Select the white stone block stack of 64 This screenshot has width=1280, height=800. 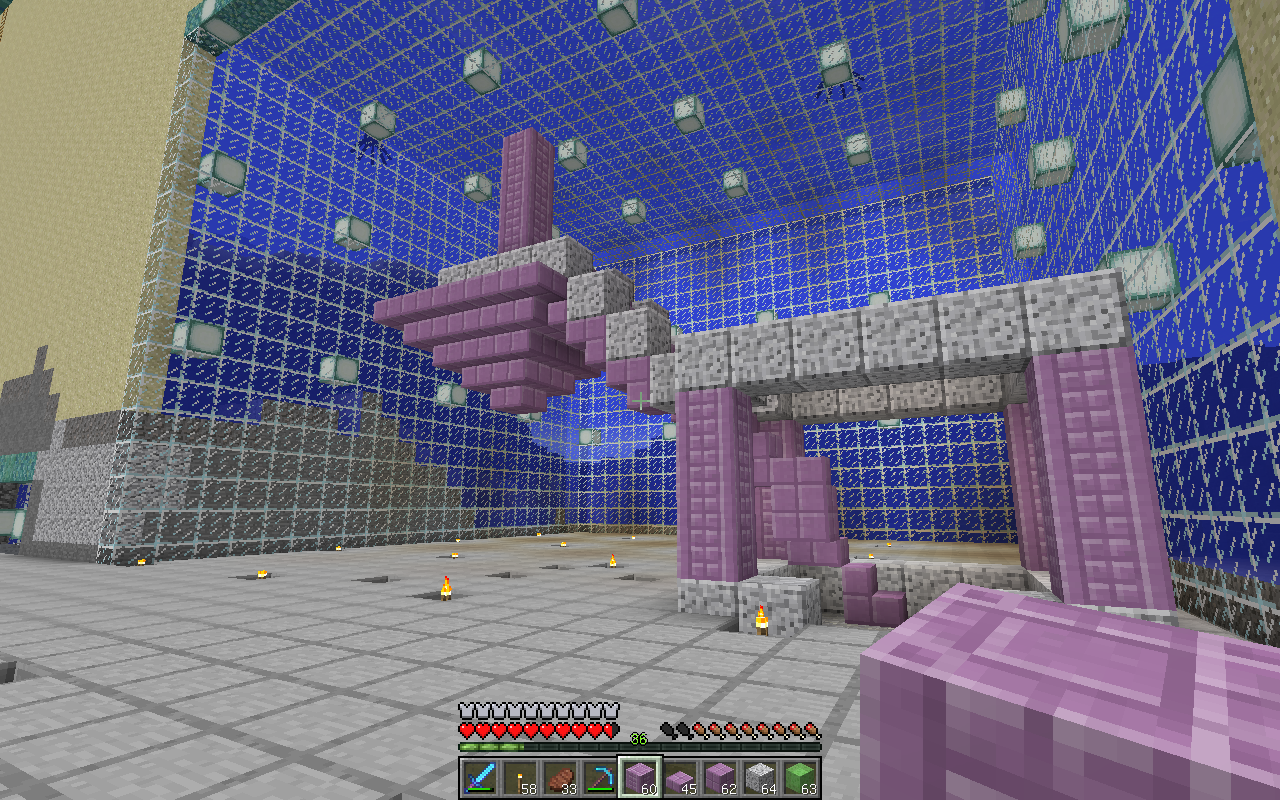coord(760,778)
